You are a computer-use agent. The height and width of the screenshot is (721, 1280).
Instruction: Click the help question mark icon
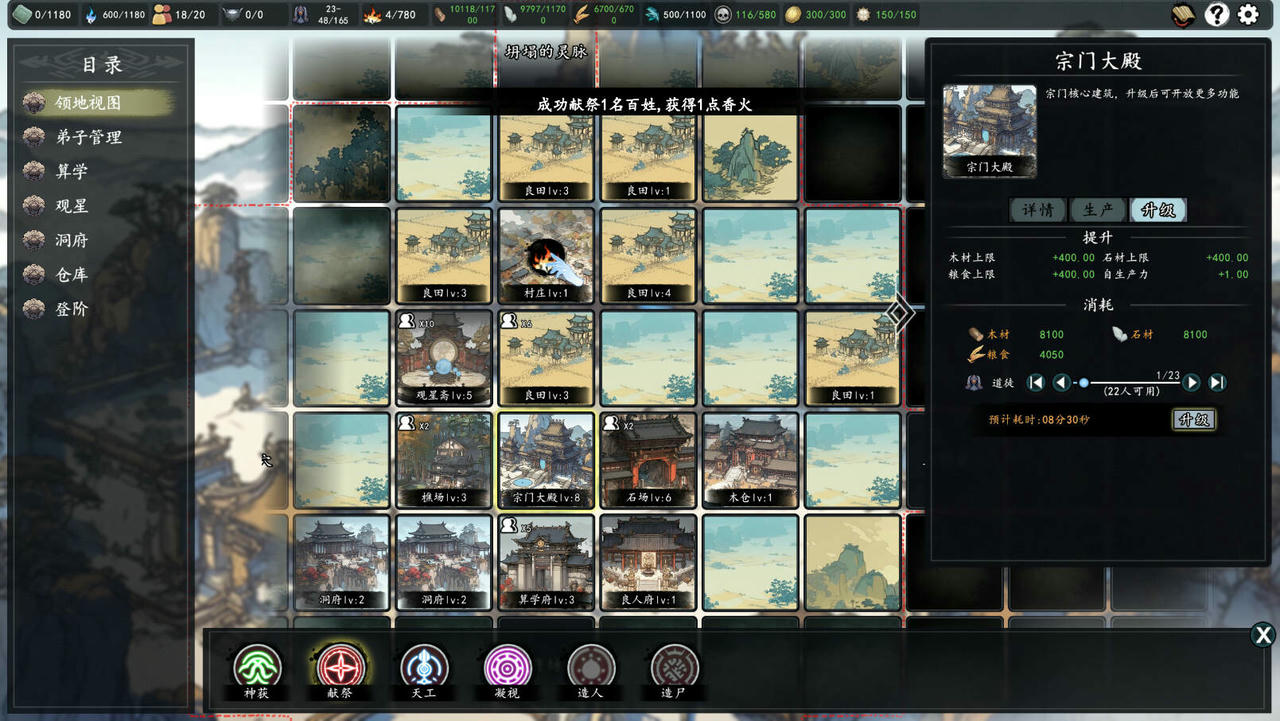pos(1215,14)
